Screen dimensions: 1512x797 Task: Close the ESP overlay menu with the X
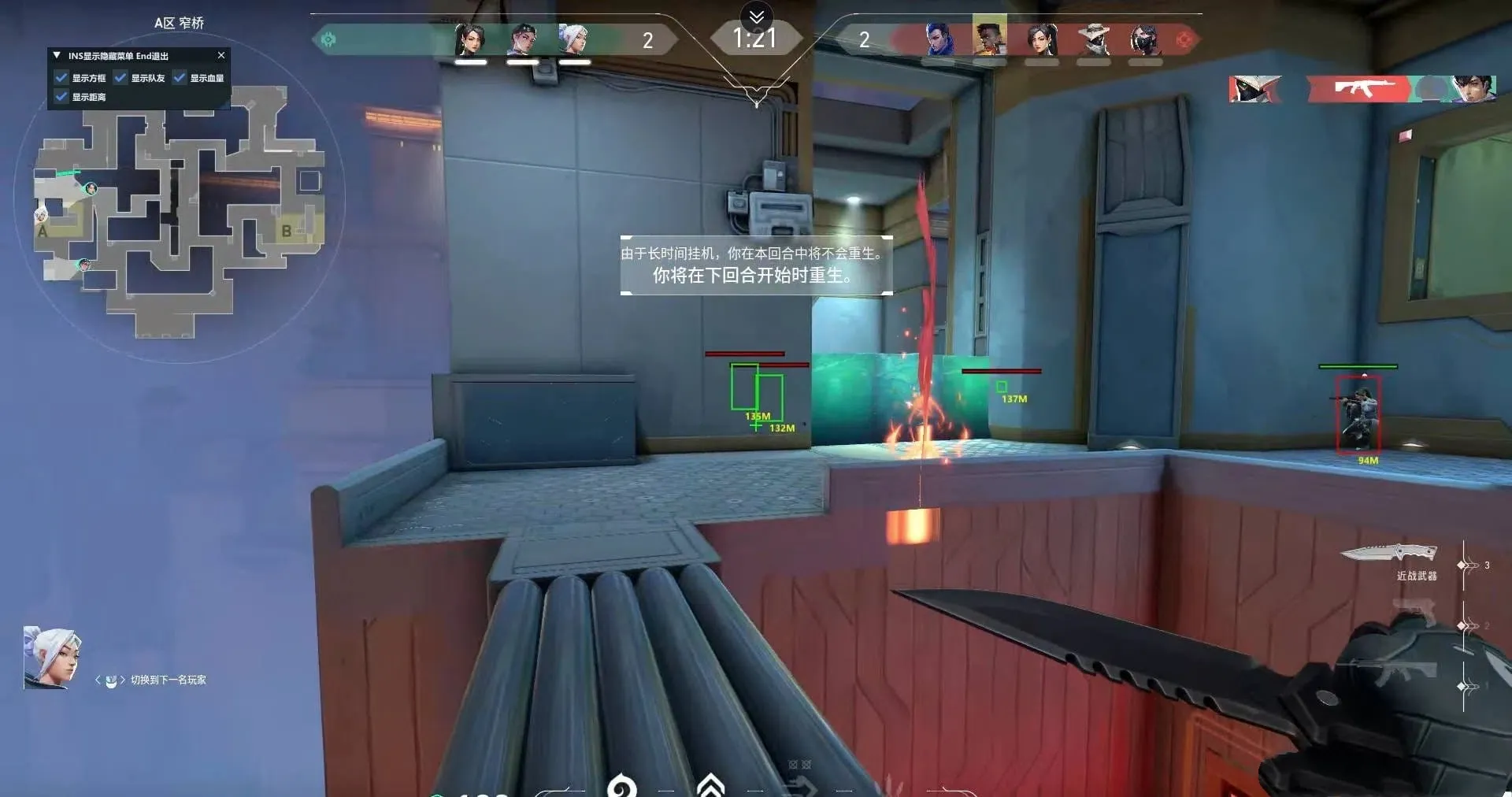point(221,55)
